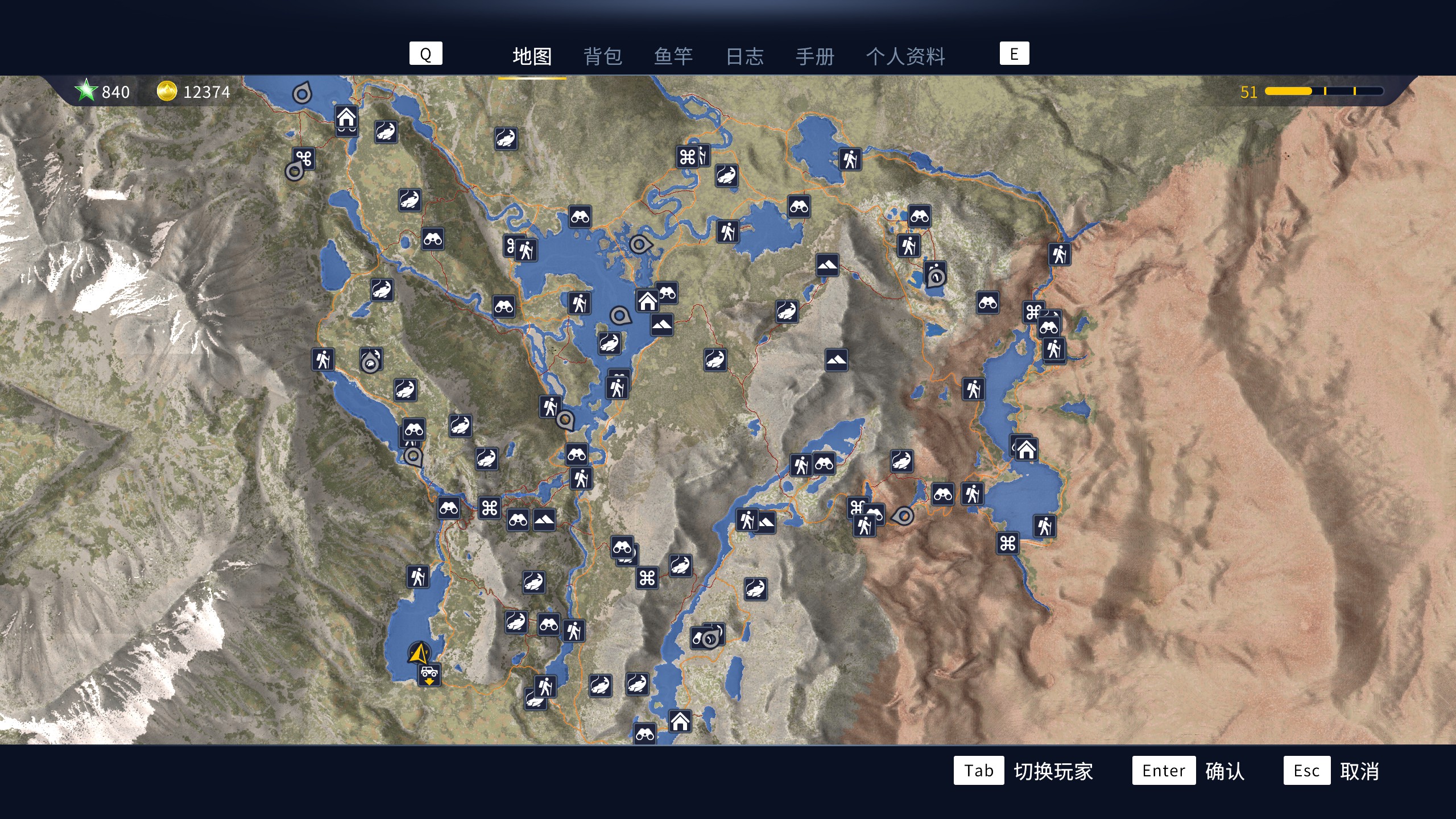Click the gold coin currency icon
This screenshot has height=819, width=1456.
(x=167, y=92)
